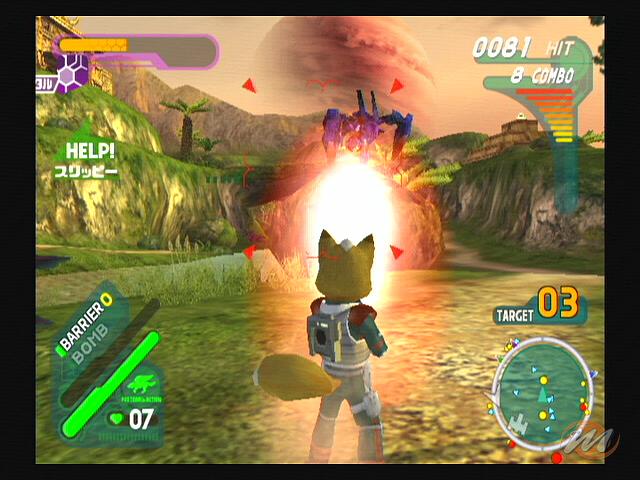Click the HELP! teammate distress alert
Image resolution: width=640 pixels, height=480 pixels.
pyautogui.click(x=90, y=160)
